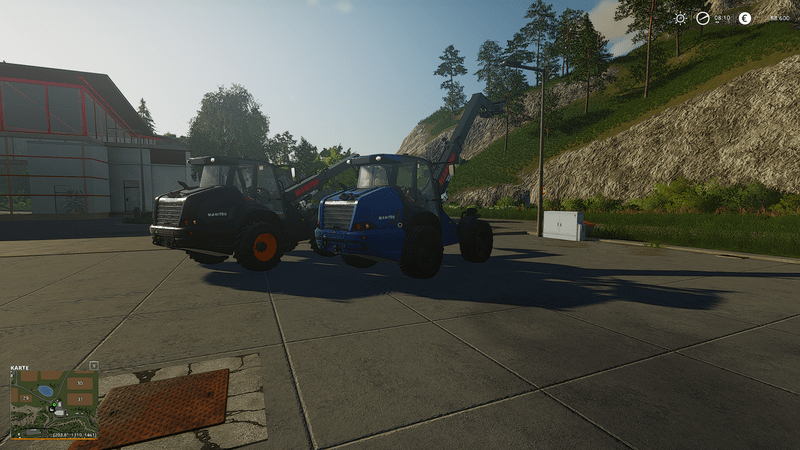Select field 30 on the minimap
The height and width of the screenshot is (450, 800).
pyautogui.click(x=80, y=383)
